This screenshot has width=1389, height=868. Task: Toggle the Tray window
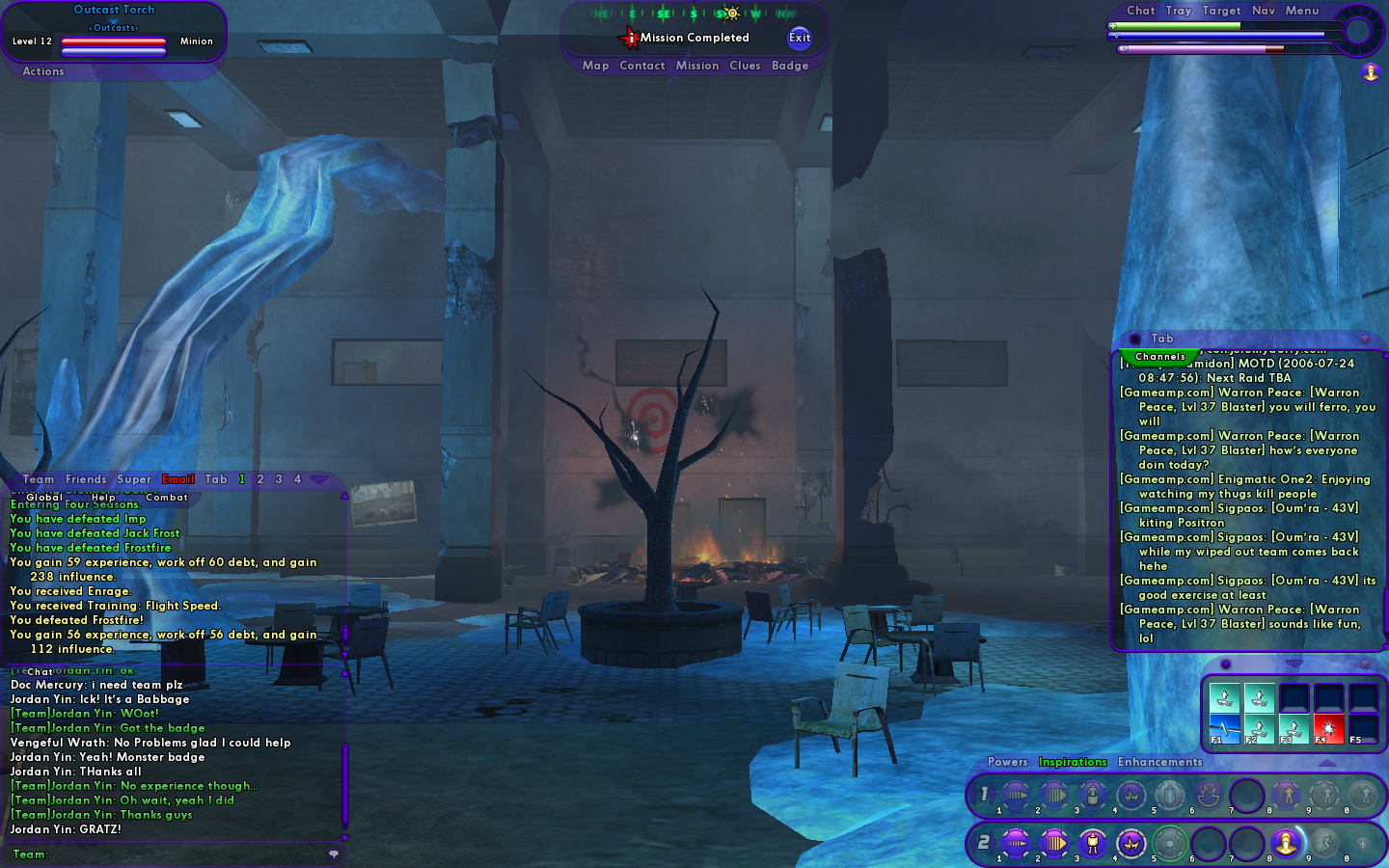pyautogui.click(x=1178, y=11)
